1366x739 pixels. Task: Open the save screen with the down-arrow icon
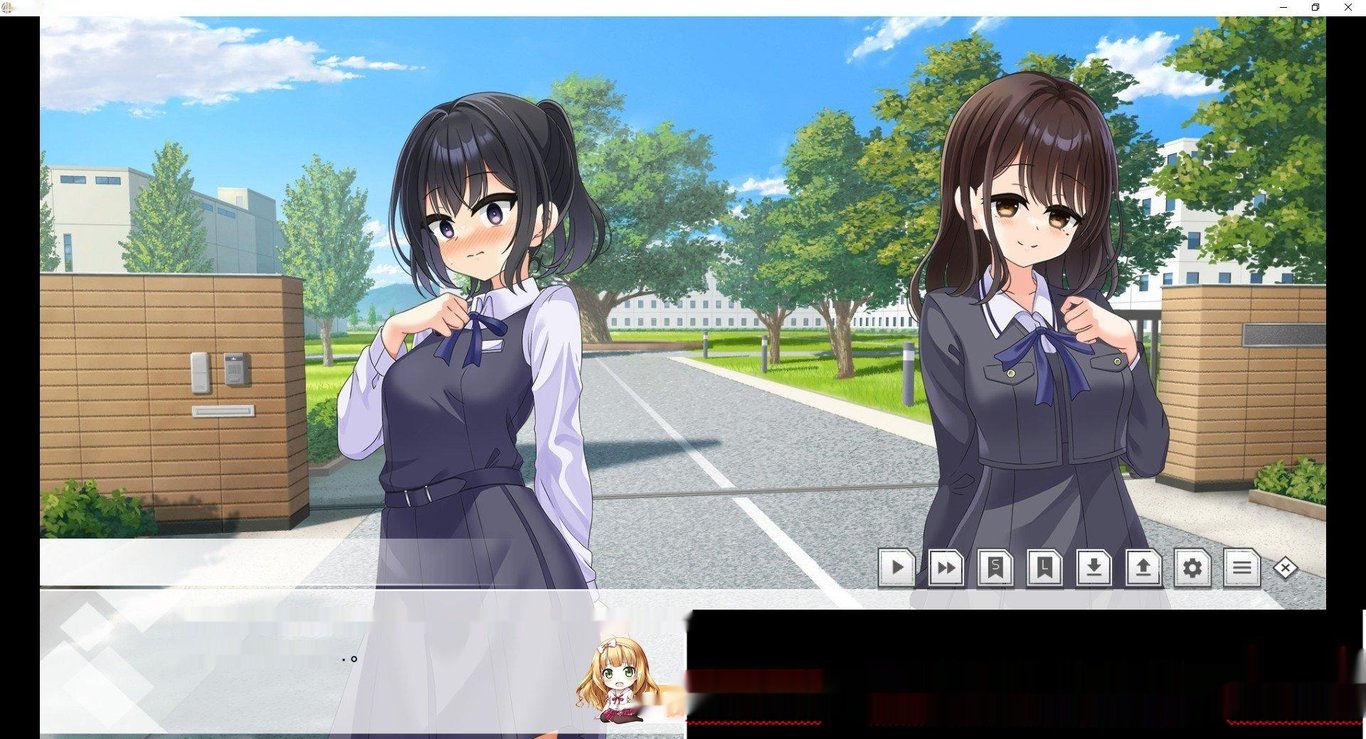coord(1093,568)
